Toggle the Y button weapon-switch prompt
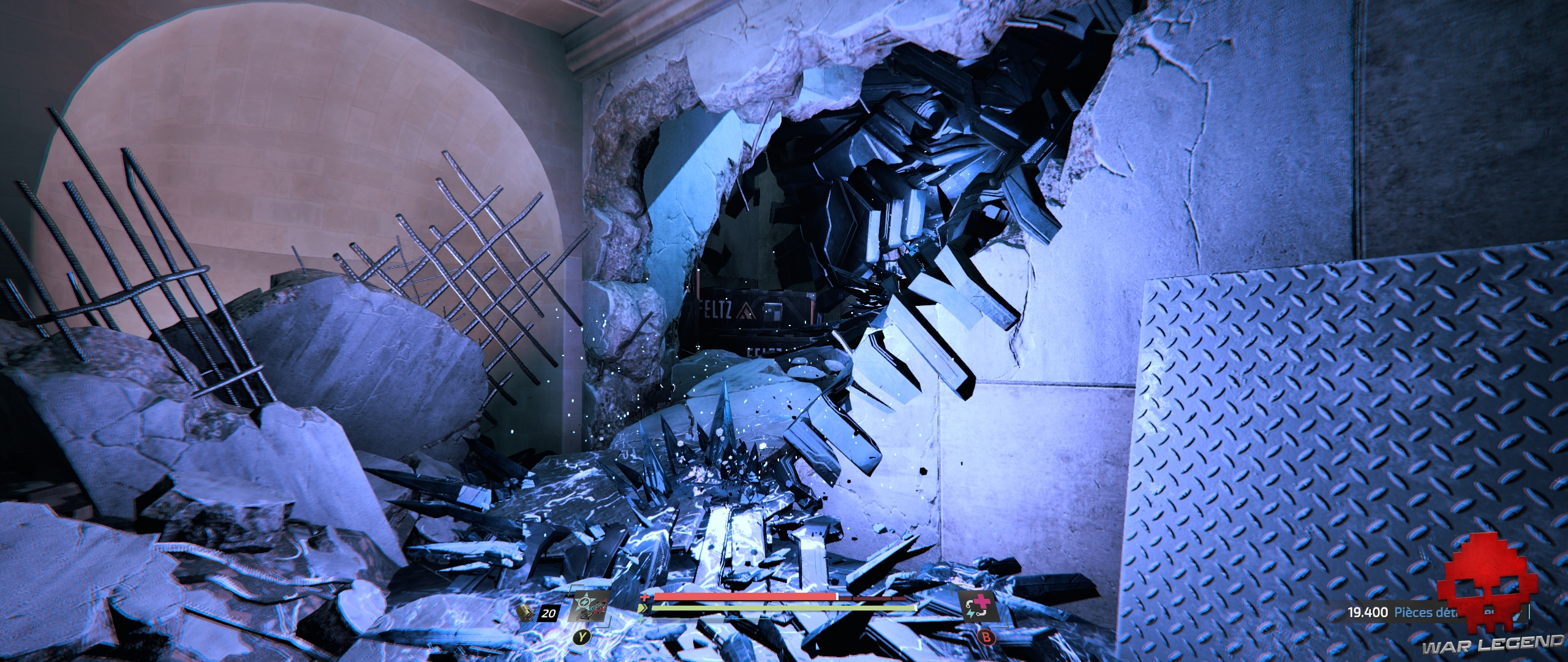The image size is (1568, 662). click(x=582, y=636)
